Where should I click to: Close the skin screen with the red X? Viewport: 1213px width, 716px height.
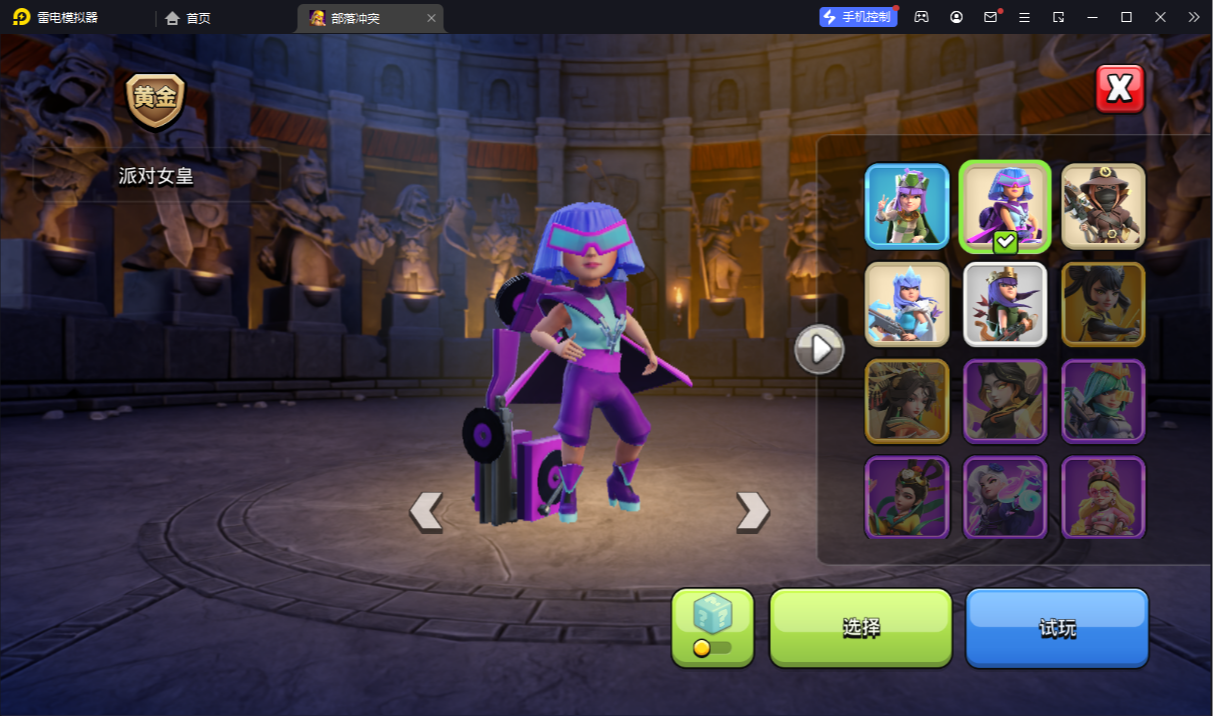pyautogui.click(x=1119, y=89)
